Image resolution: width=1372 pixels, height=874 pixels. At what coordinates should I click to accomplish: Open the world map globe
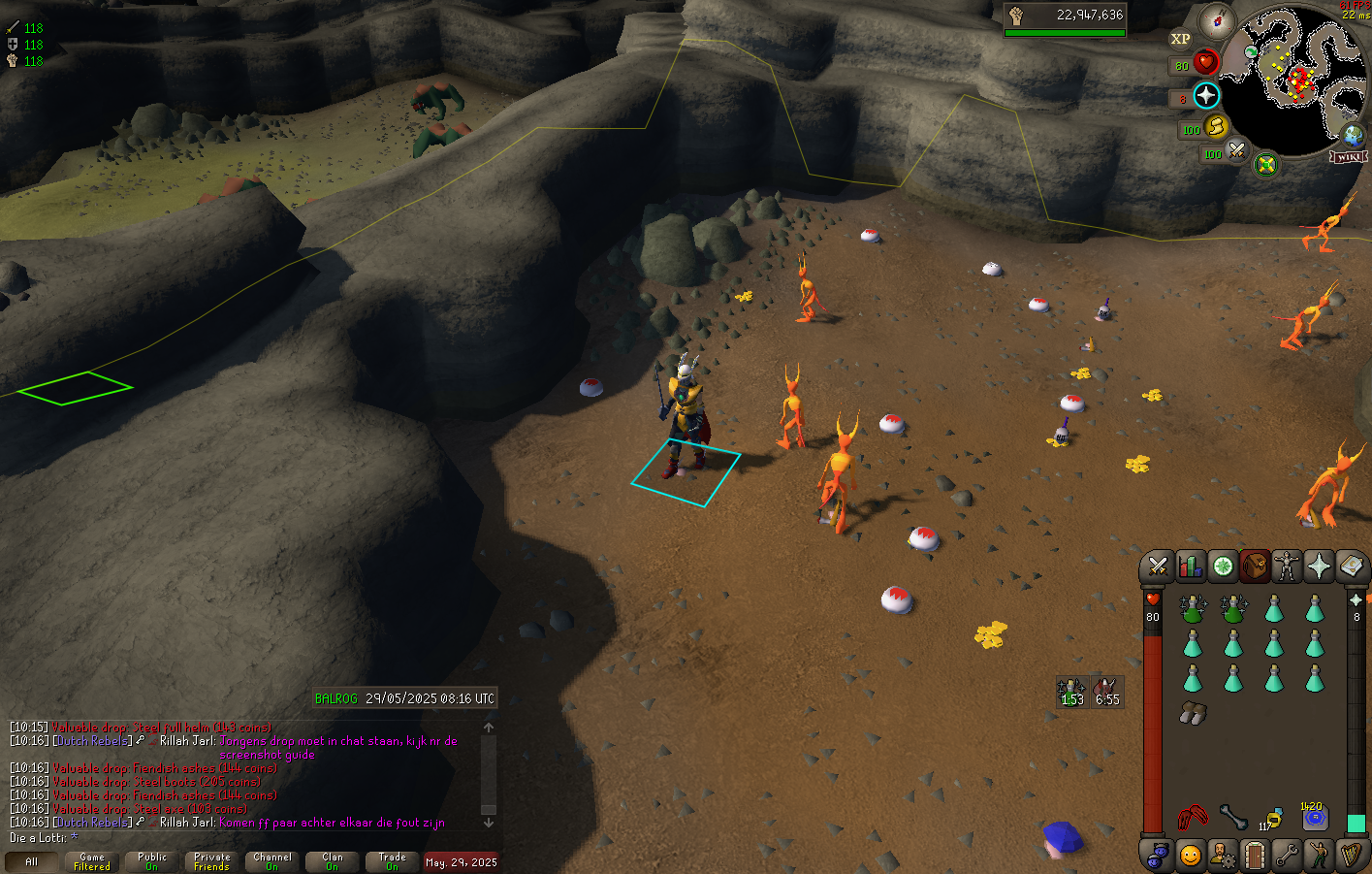click(x=1352, y=135)
